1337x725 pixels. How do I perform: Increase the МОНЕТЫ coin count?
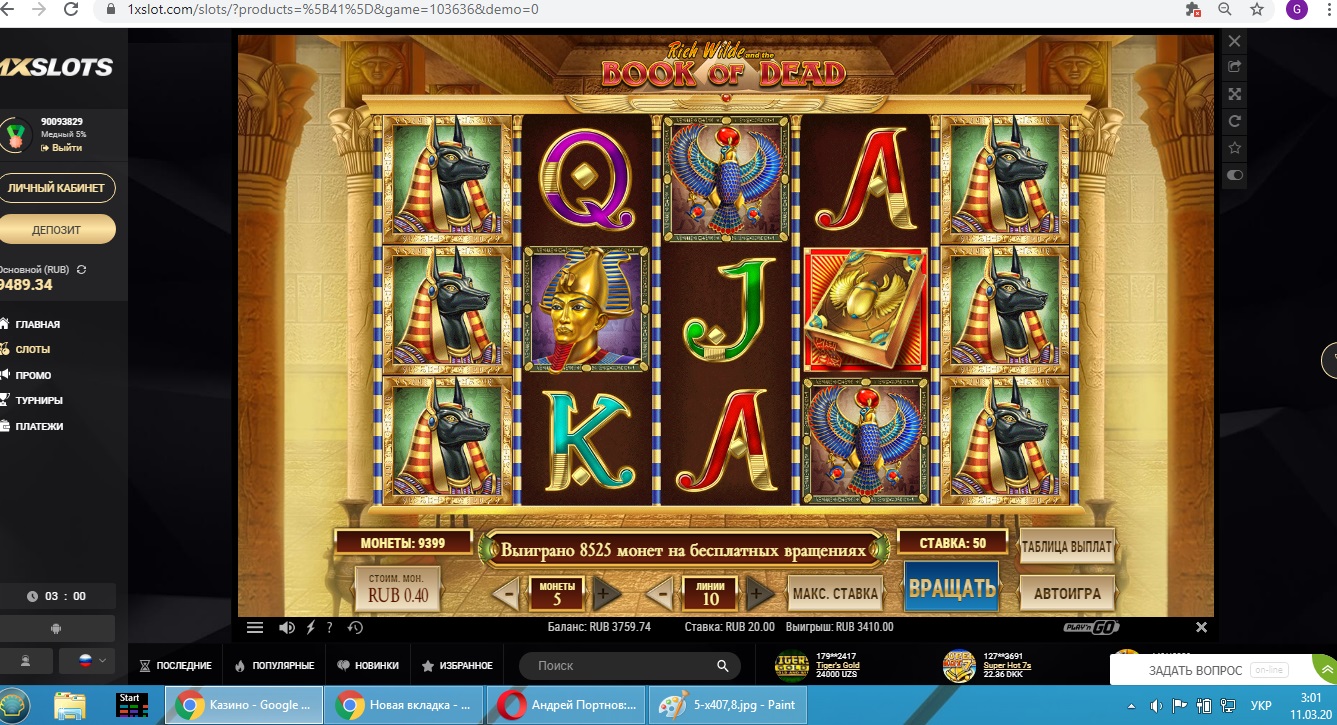coord(603,594)
